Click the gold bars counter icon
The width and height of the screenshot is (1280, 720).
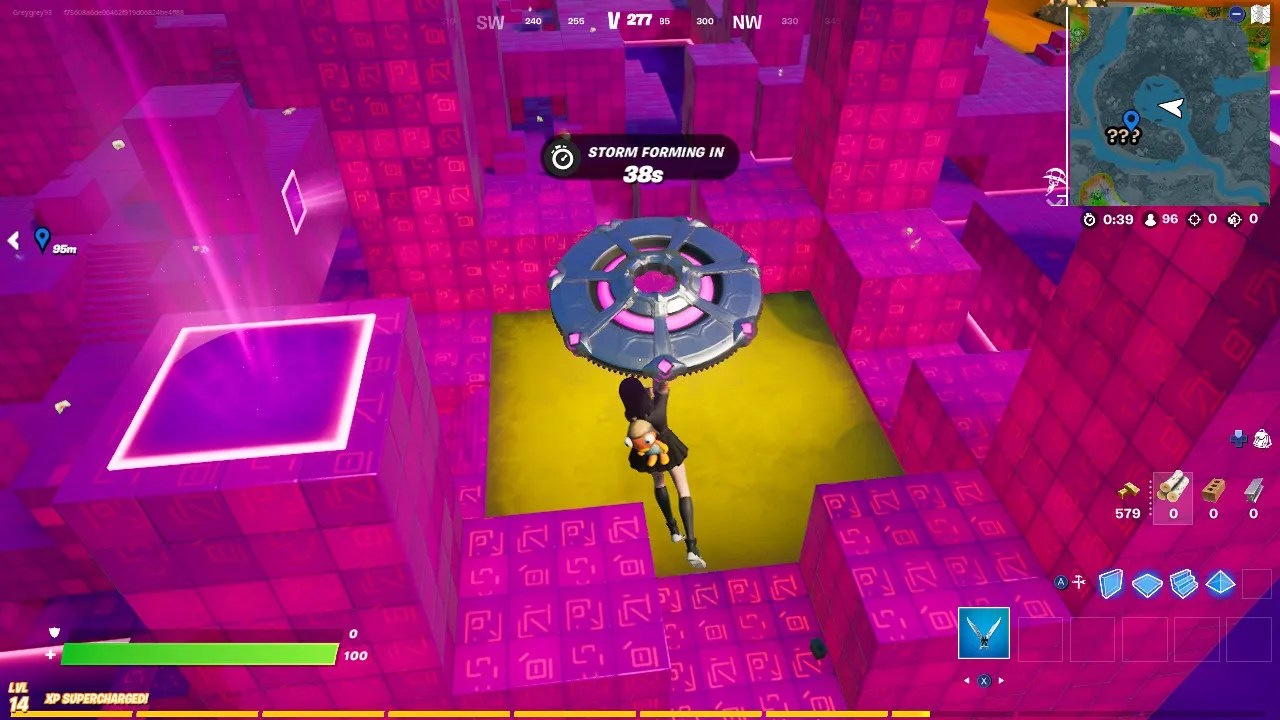coord(1129,492)
